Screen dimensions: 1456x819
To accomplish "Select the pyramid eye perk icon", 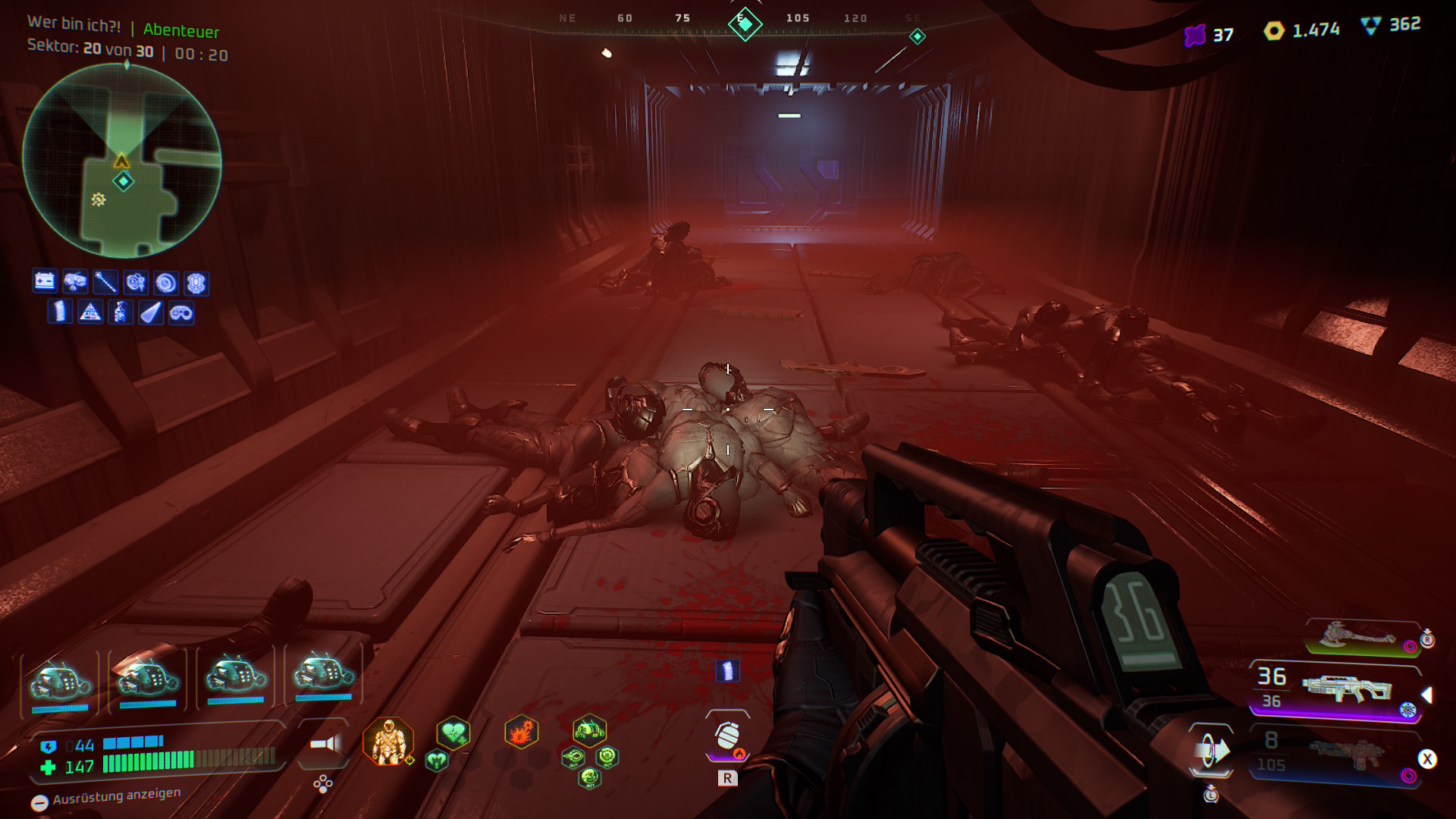I will (x=90, y=312).
